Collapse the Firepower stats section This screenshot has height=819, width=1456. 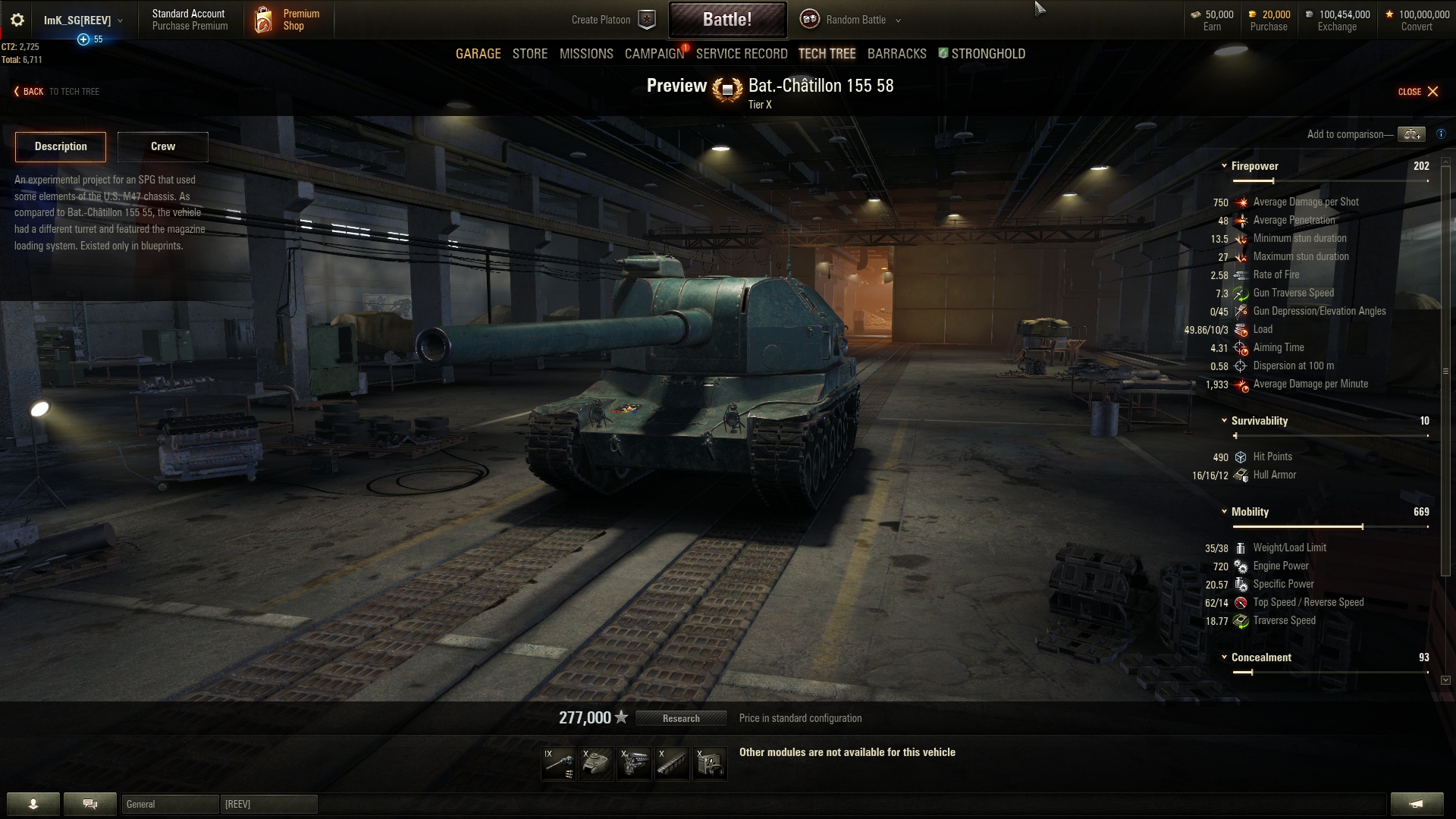1224,166
